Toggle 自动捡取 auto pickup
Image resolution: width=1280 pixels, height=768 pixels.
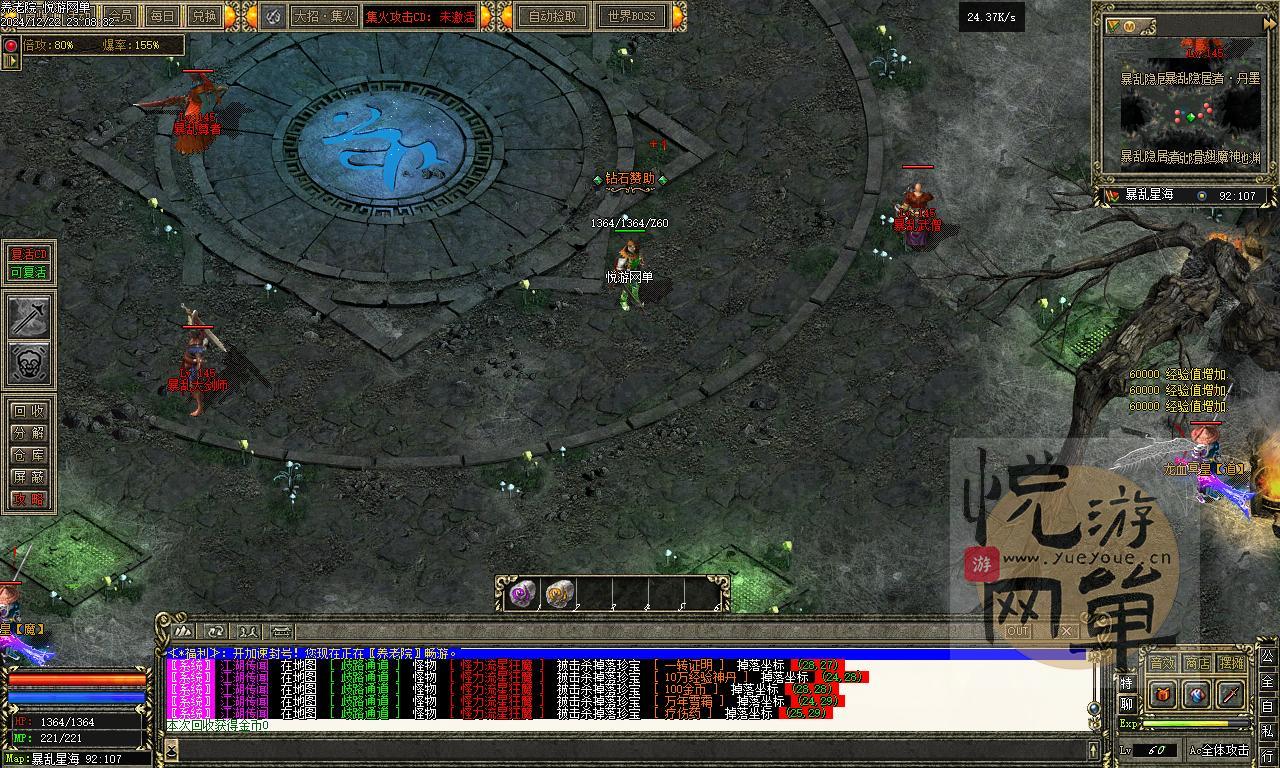pos(553,16)
